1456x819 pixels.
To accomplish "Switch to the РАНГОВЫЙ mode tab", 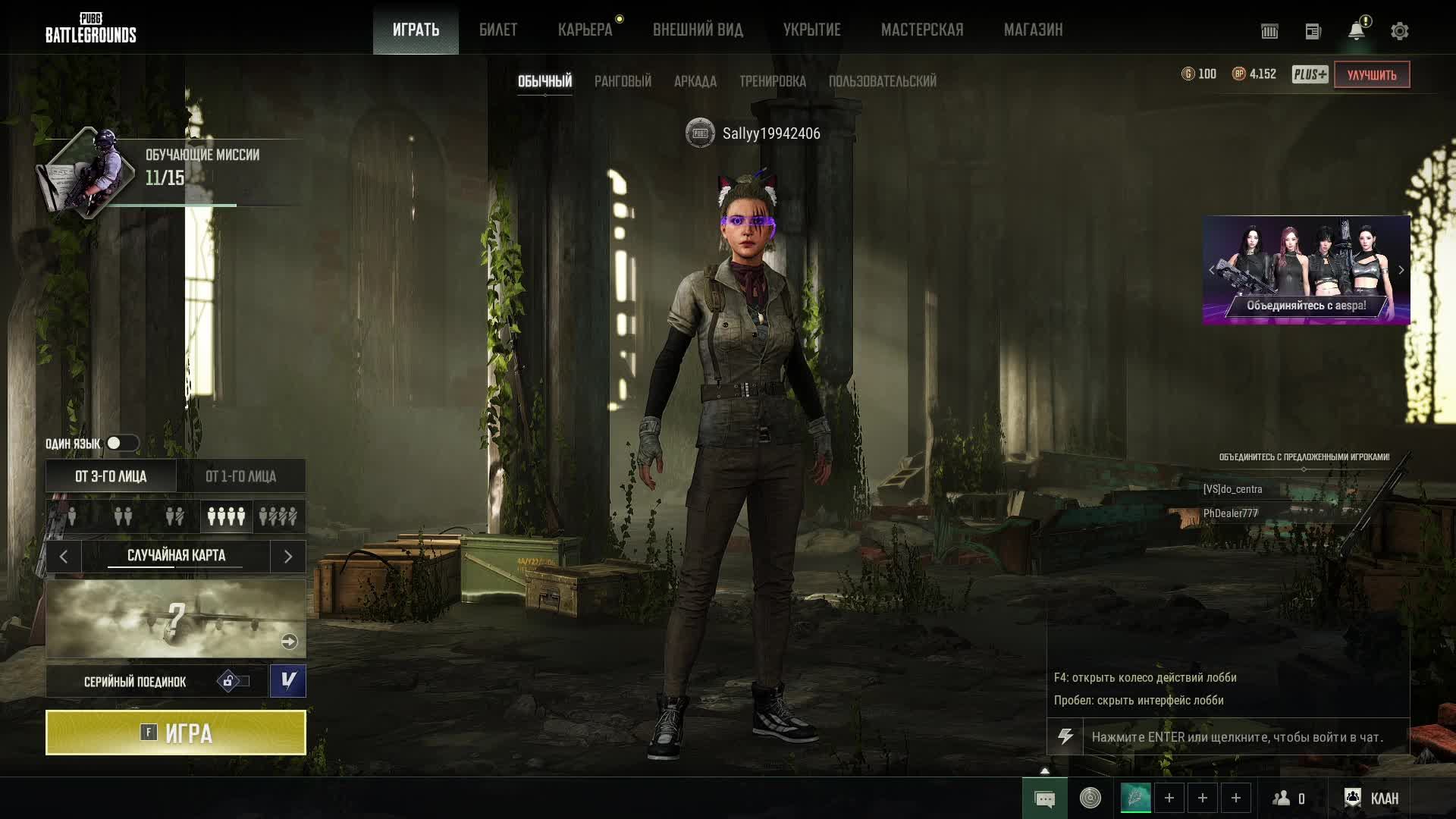I will (x=623, y=81).
